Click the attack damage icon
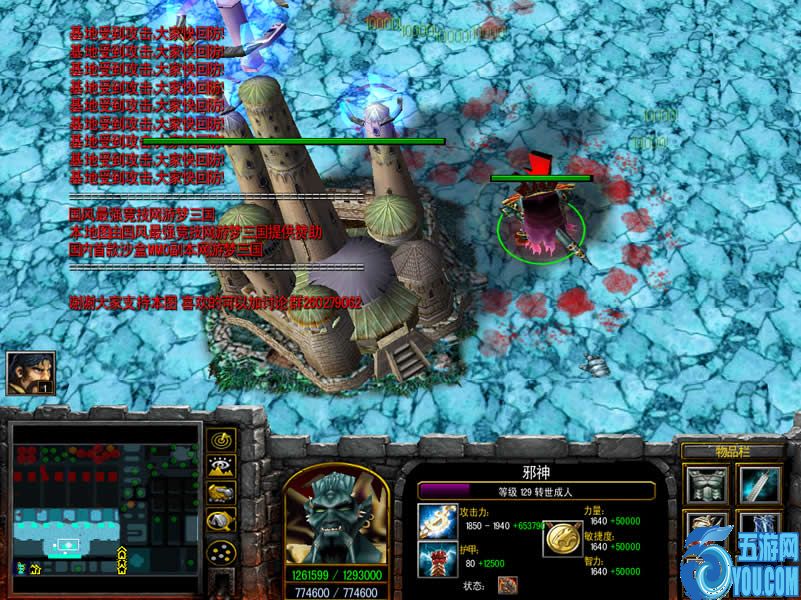Viewport: 801px width, 600px height. pyautogui.click(x=437, y=520)
